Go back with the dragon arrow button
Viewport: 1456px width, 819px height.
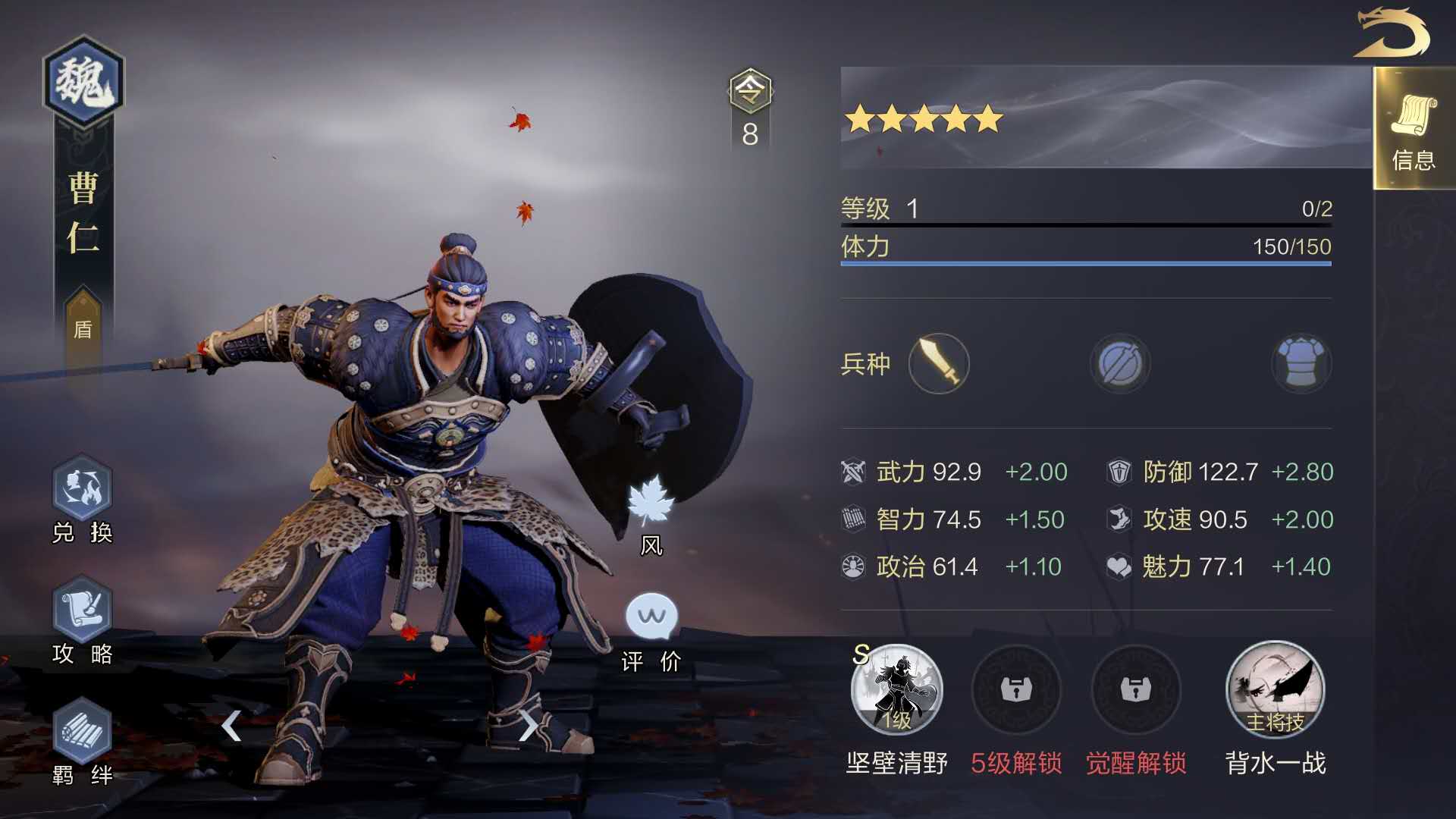[1392, 33]
